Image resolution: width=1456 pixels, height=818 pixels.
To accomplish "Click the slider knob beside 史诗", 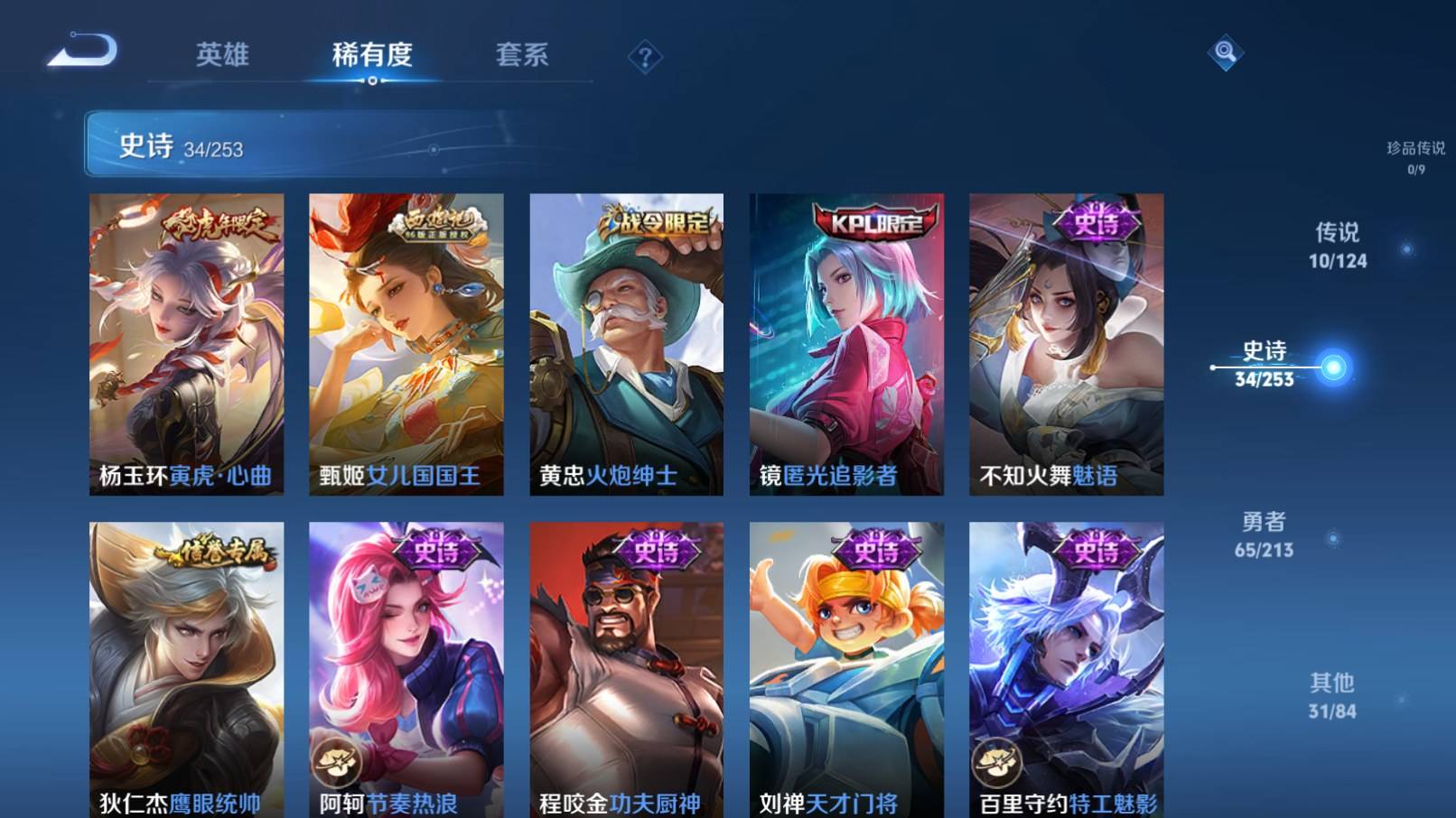I will (1332, 367).
